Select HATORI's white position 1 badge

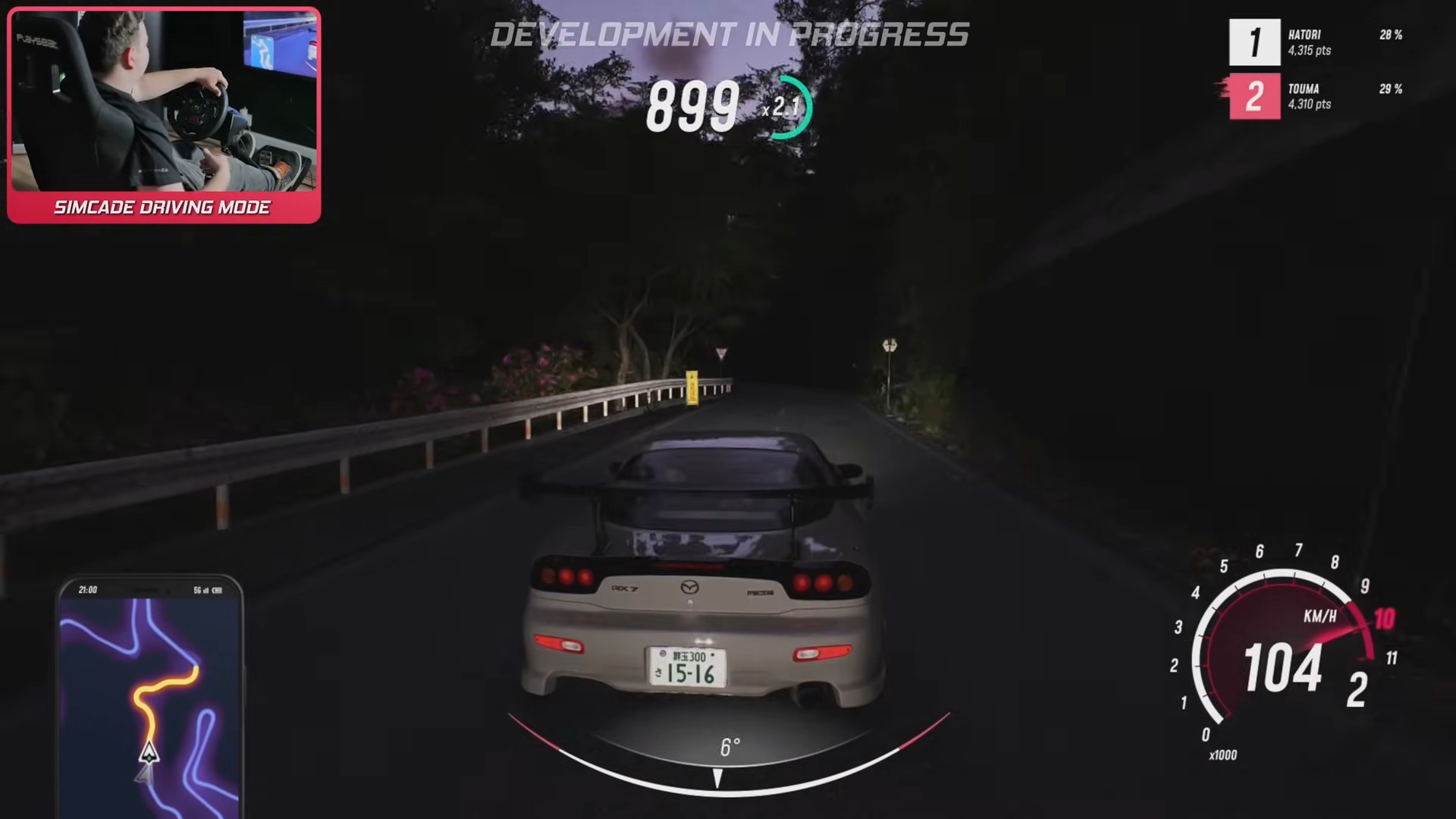(1254, 43)
